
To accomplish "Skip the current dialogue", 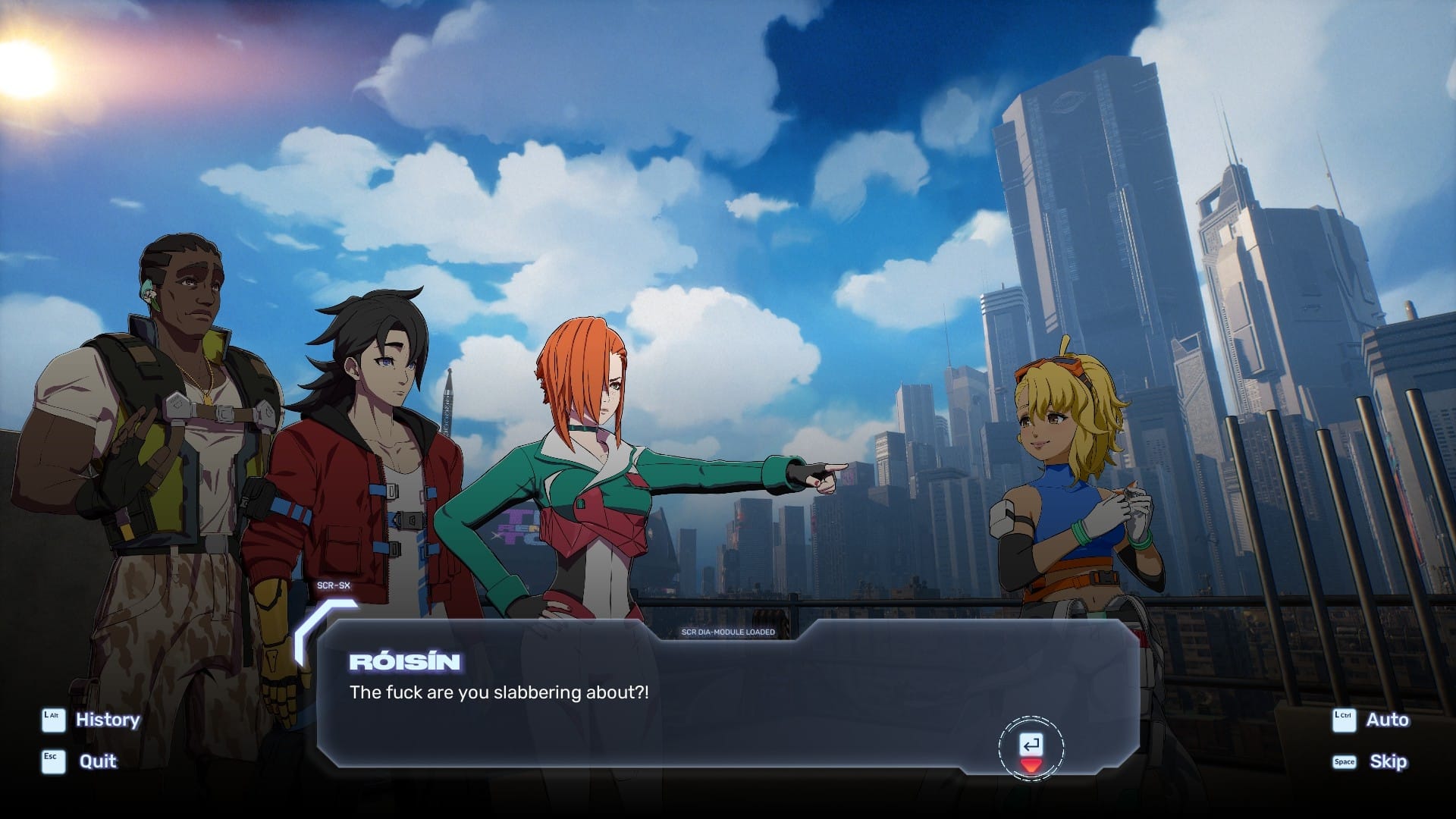I will click(x=1387, y=761).
